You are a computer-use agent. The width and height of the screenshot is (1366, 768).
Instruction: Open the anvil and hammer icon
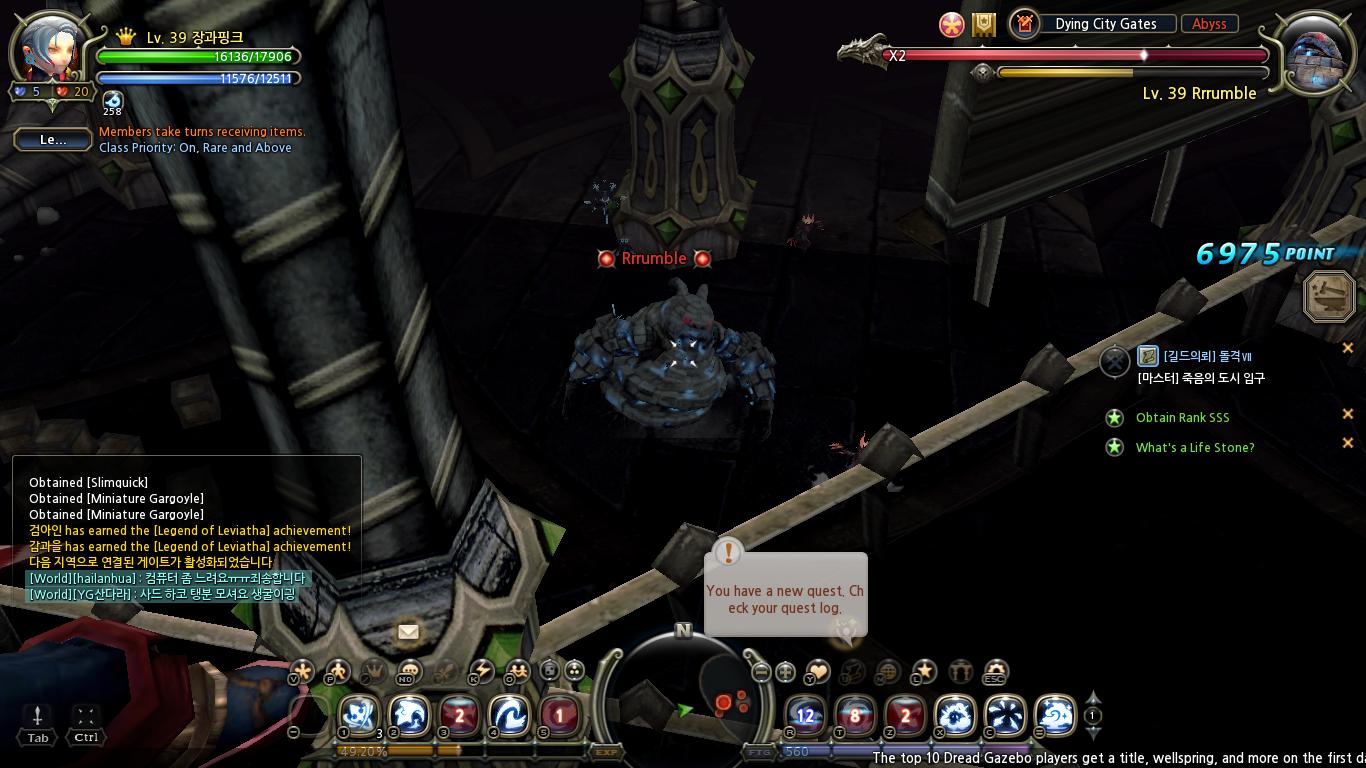pyautogui.click(x=1330, y=297)
